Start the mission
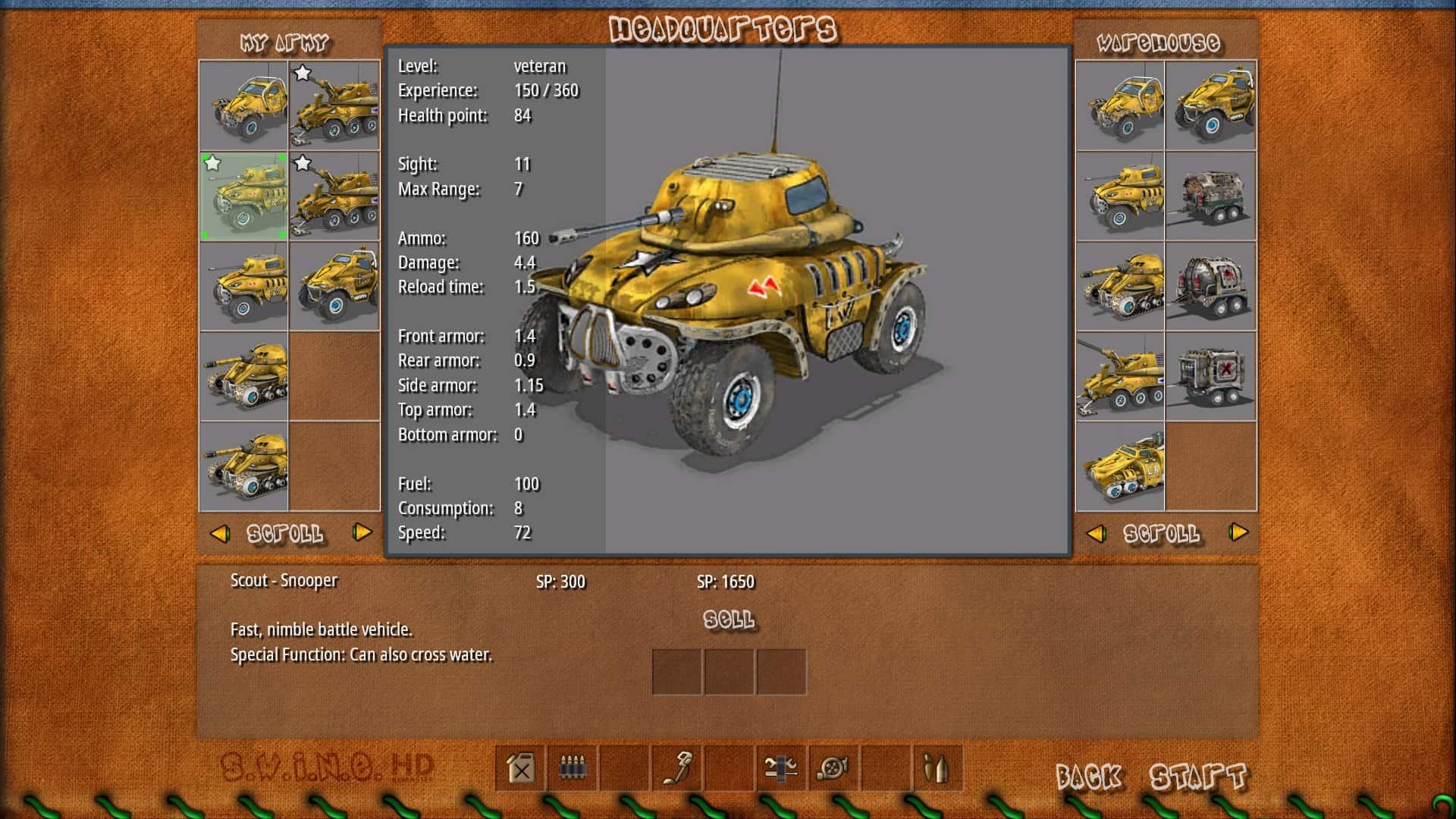The height and width of the screenshot is (819, 1456). 1197,776
